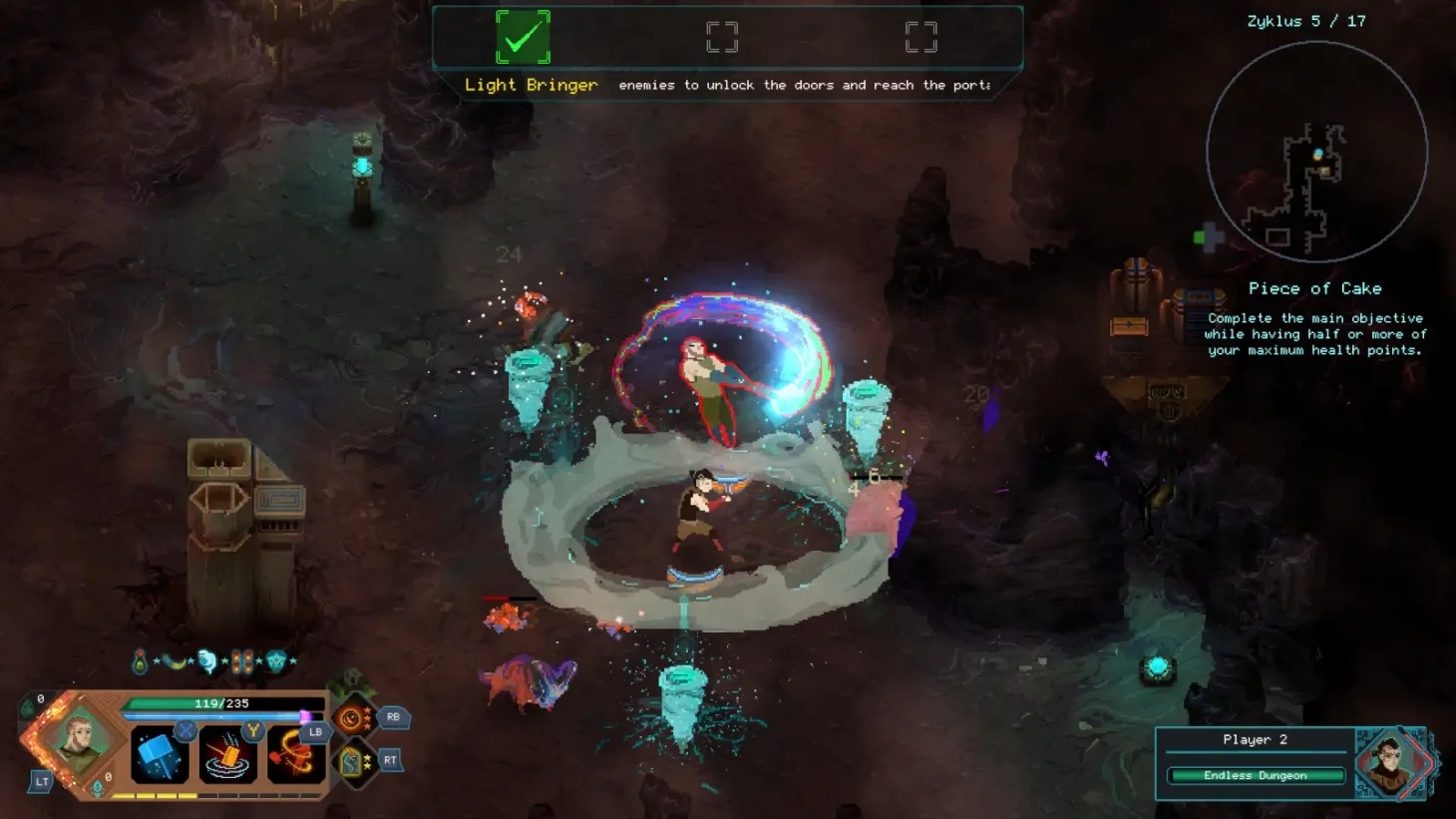
Task: Click the third empty objective checkbox
Action: (x=918, y=36)
